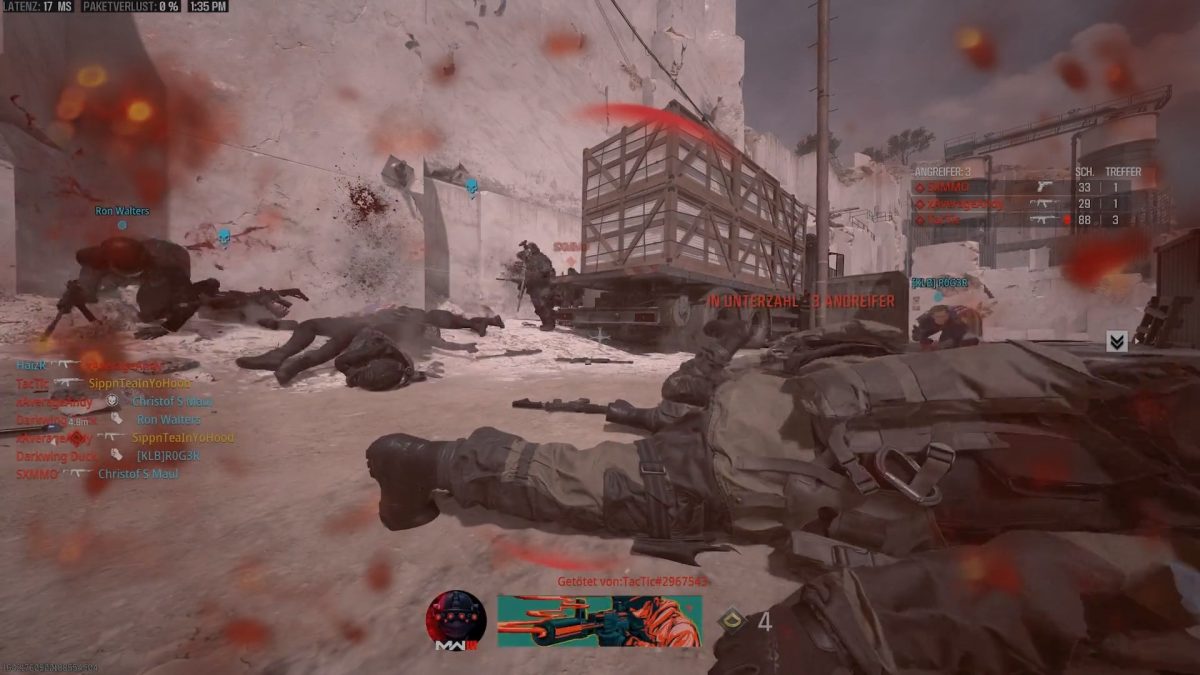
Task: Click the killer's rank 4 insignia
Action: (x=732, y=621)
